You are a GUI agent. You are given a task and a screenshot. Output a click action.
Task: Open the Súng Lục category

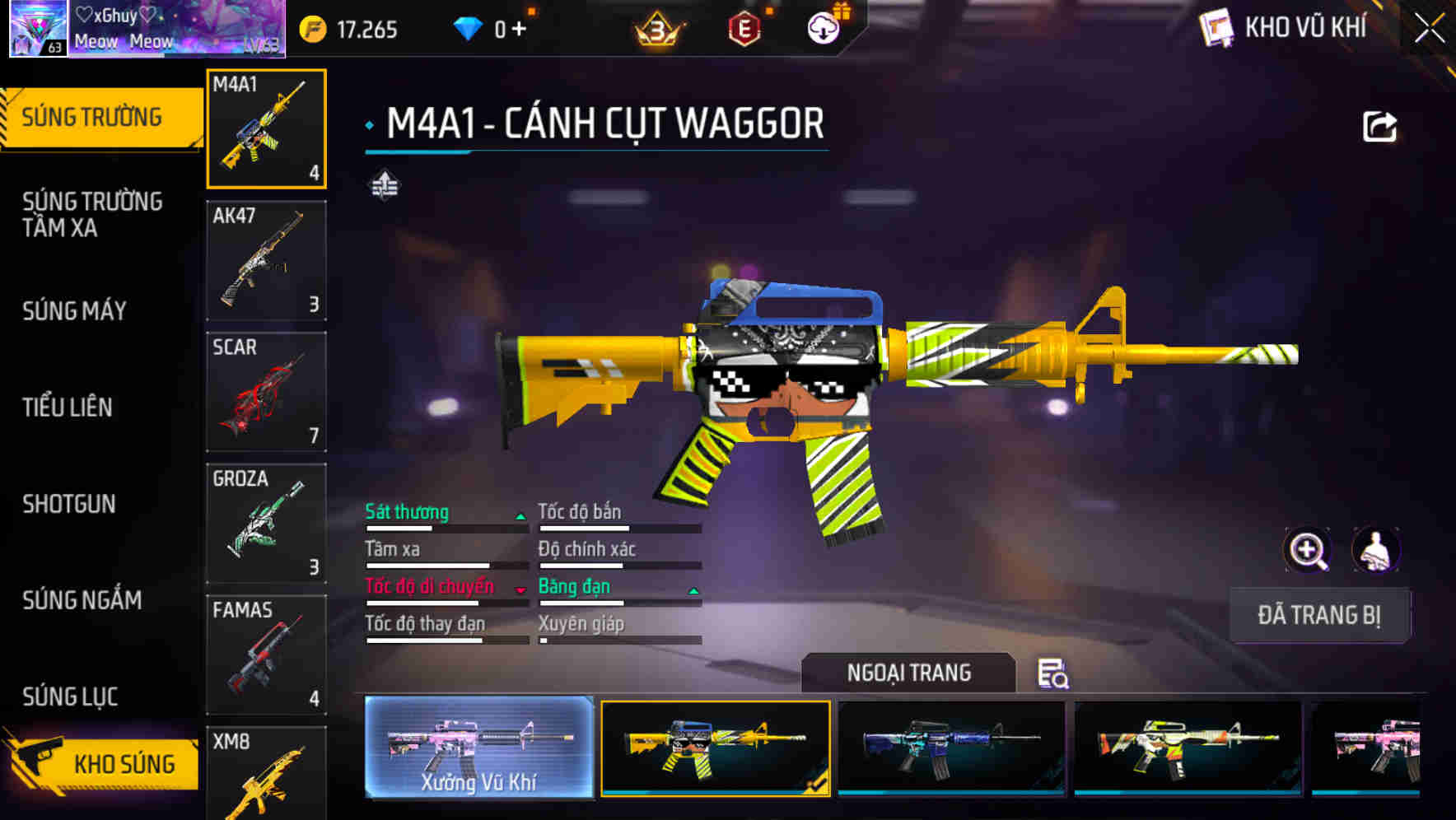pyautogui.click(x=70, y=697)
